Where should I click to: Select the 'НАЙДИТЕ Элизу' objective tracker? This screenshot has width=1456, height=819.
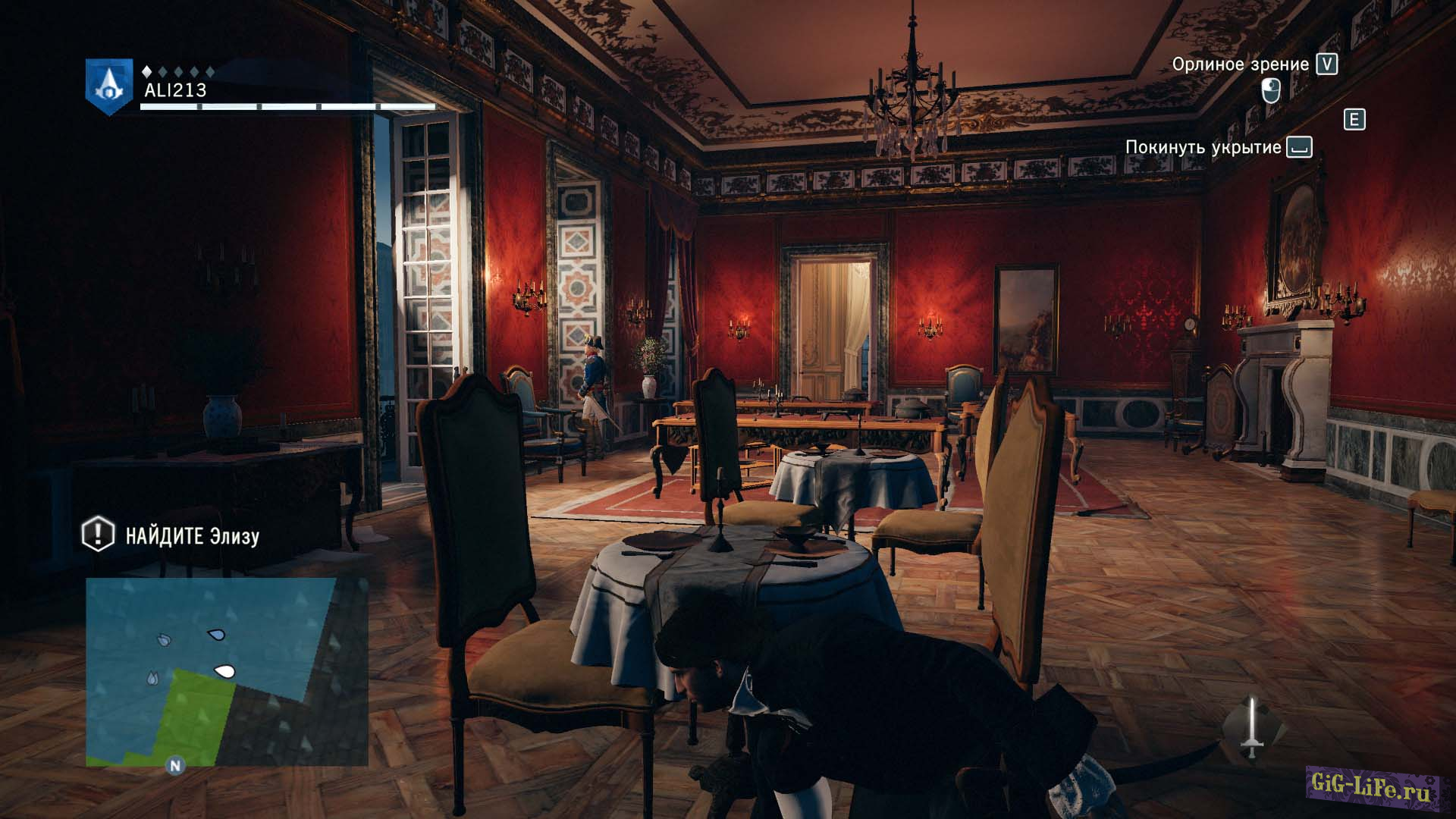[171, 535]
